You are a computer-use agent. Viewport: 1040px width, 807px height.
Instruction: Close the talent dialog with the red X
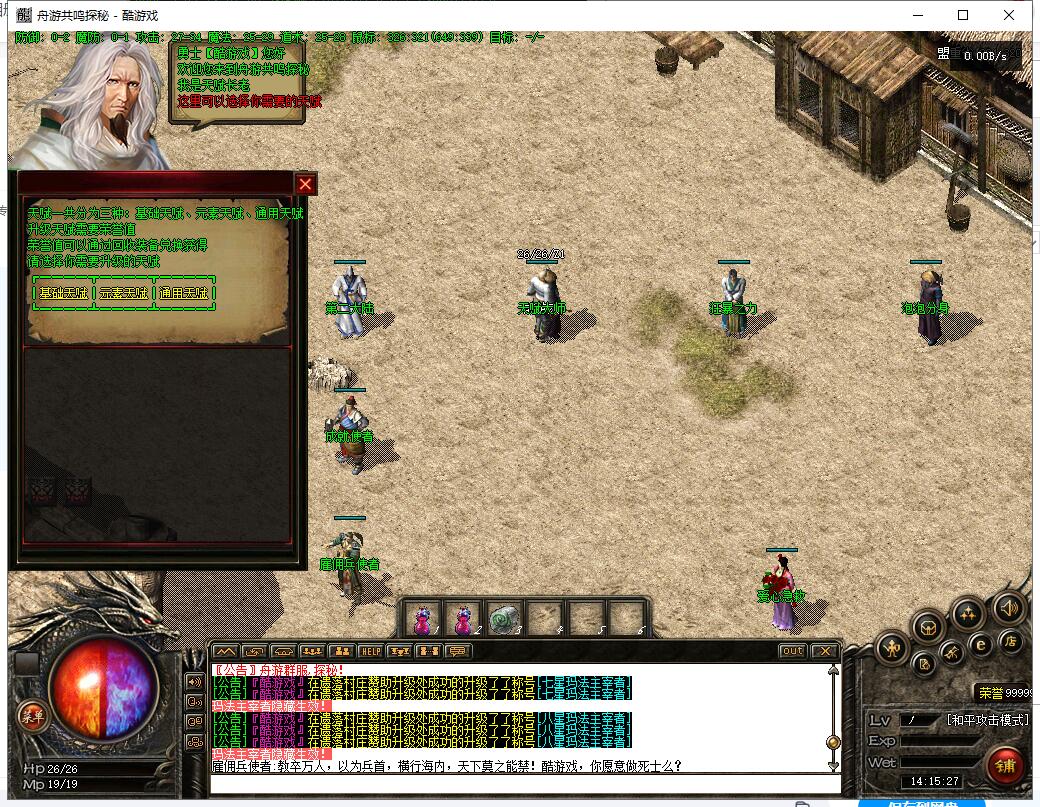click(x=306, y=184)
